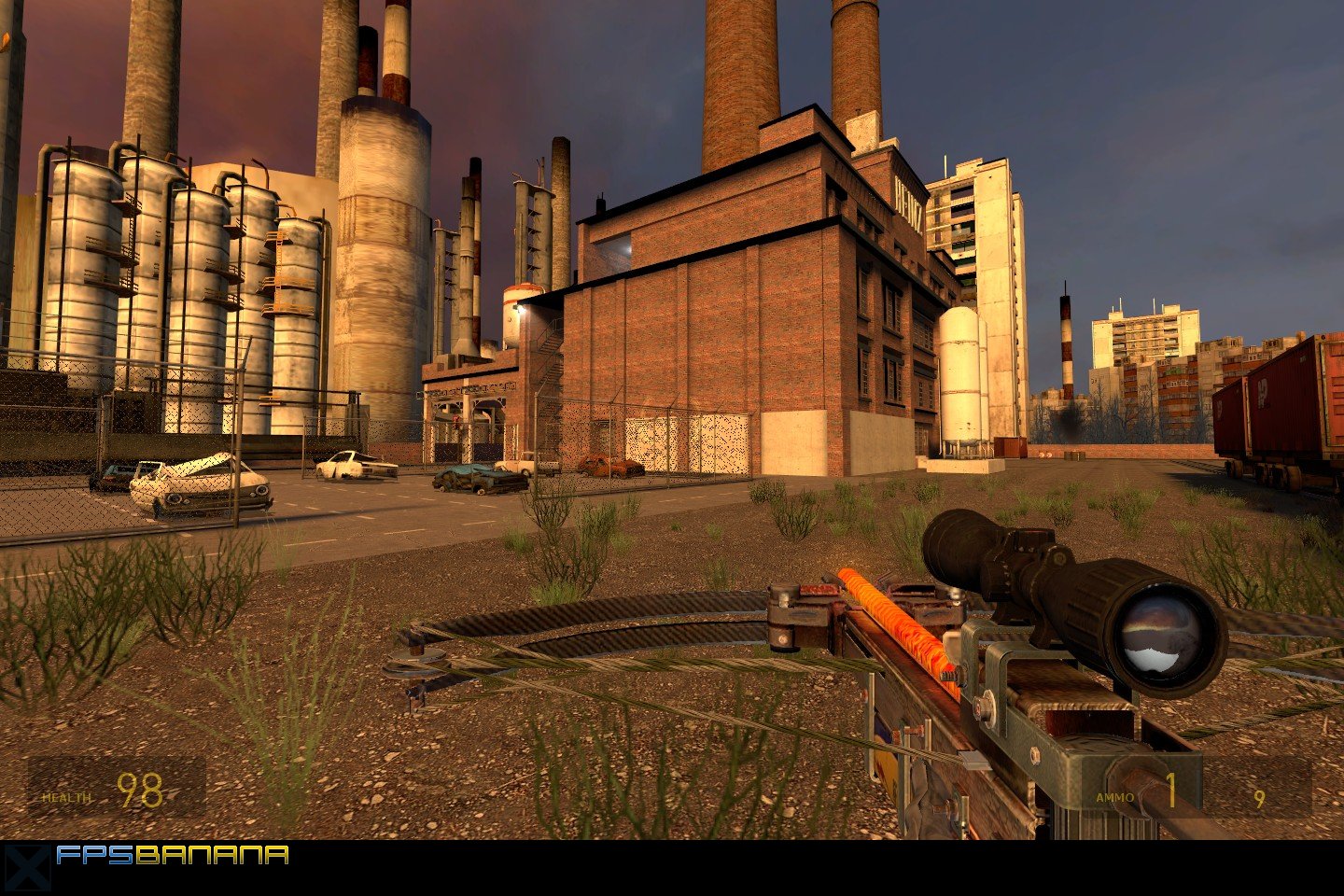Click the FPSBanana logo watermark
Image resolution: width=1344 pixels, height=896 pixels.
point(171,855)
